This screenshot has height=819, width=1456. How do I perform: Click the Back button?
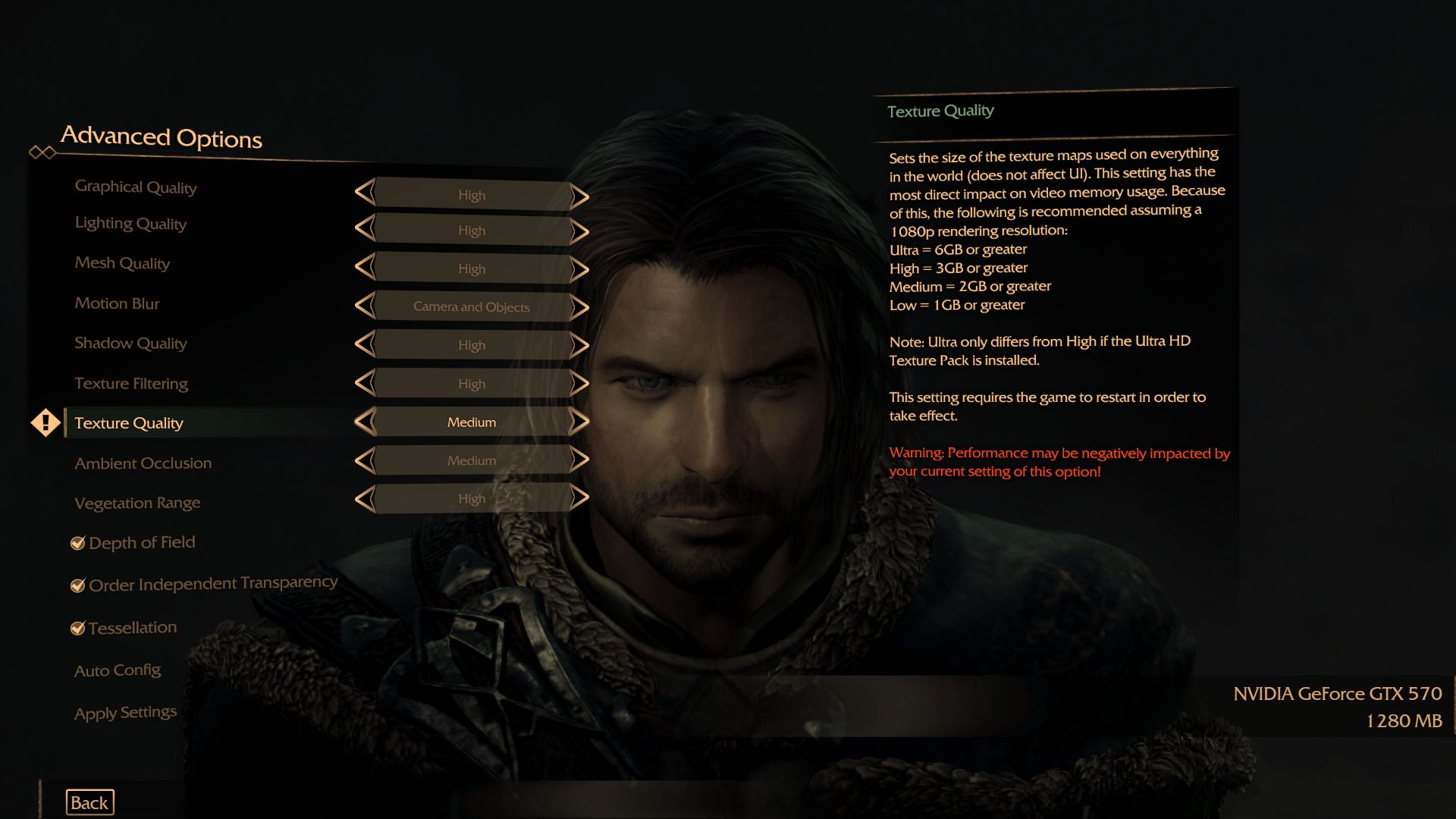pos(89,802)
